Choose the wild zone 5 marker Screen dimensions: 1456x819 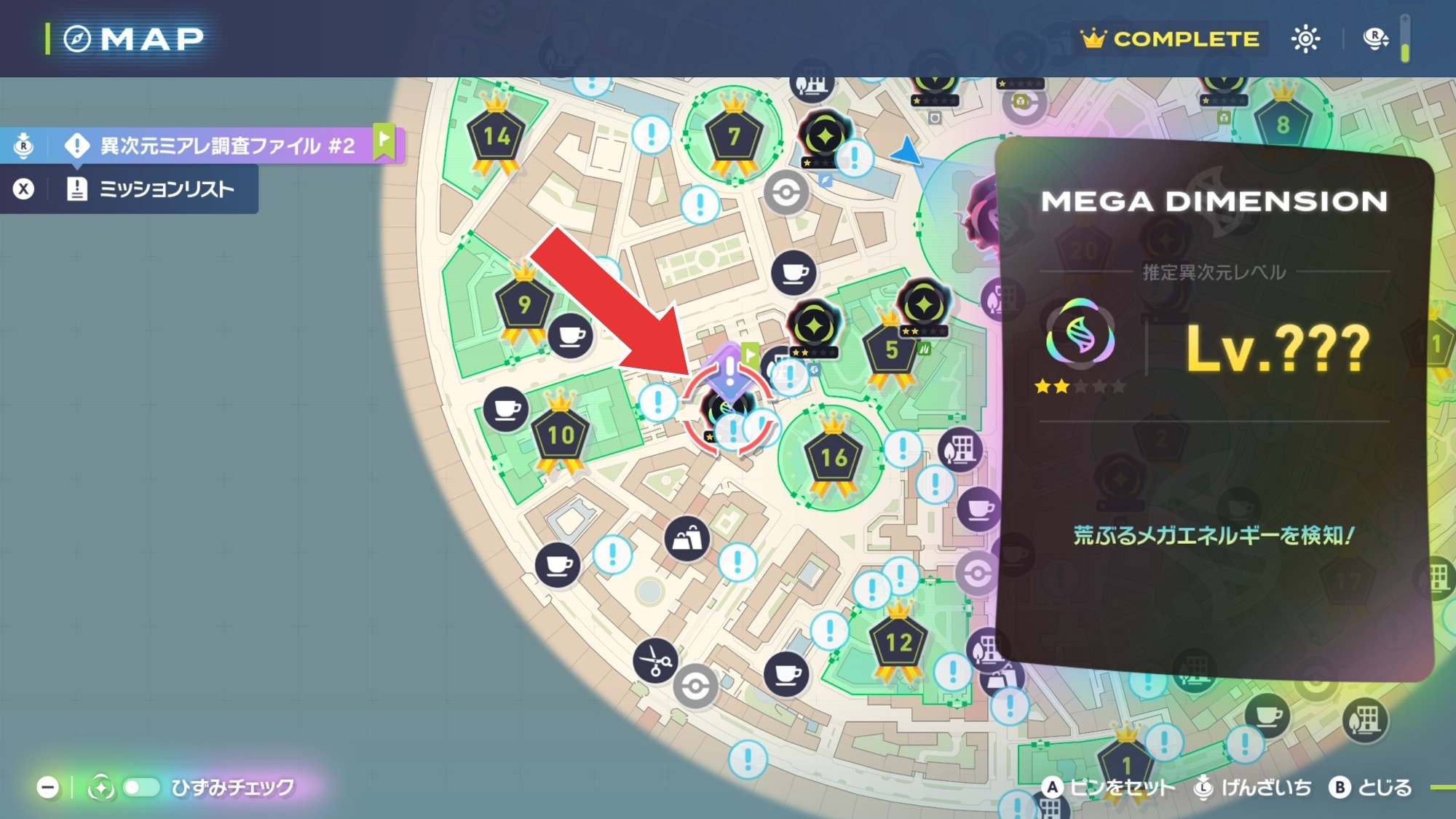(x=891, y=350)
